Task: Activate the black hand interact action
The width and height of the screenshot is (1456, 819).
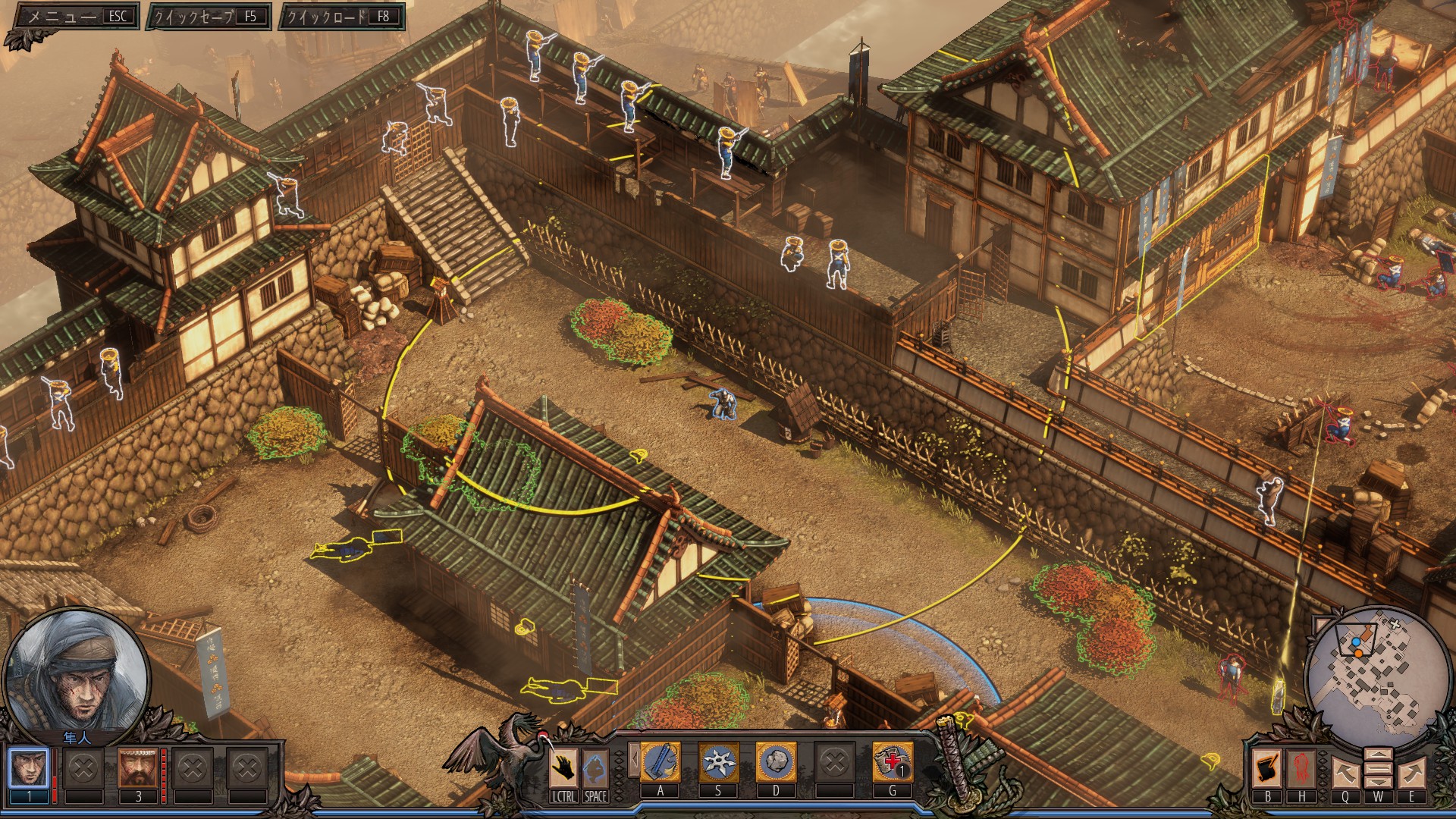Action: click(x=563, y=768)
